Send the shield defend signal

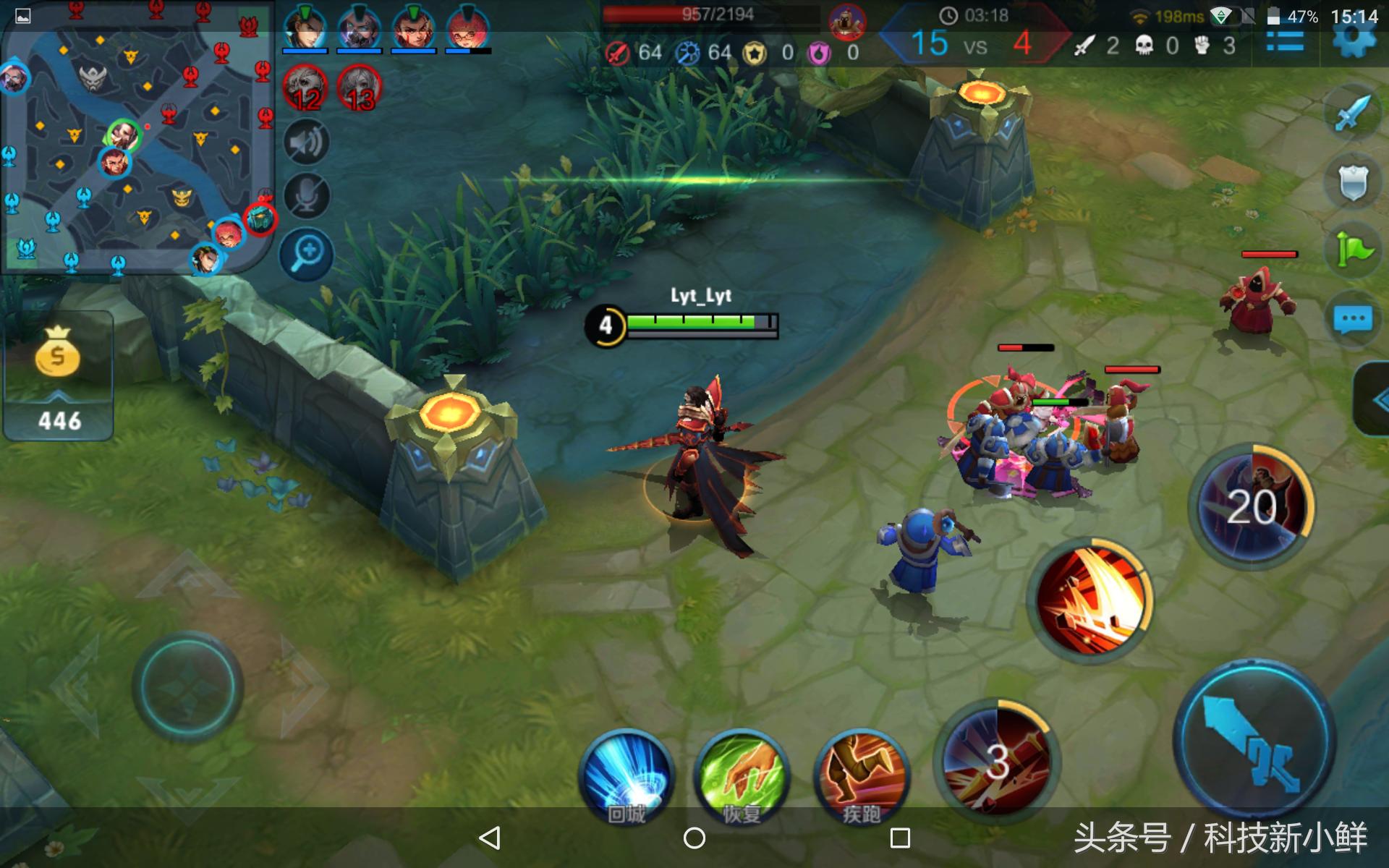tap(1352, 182)
